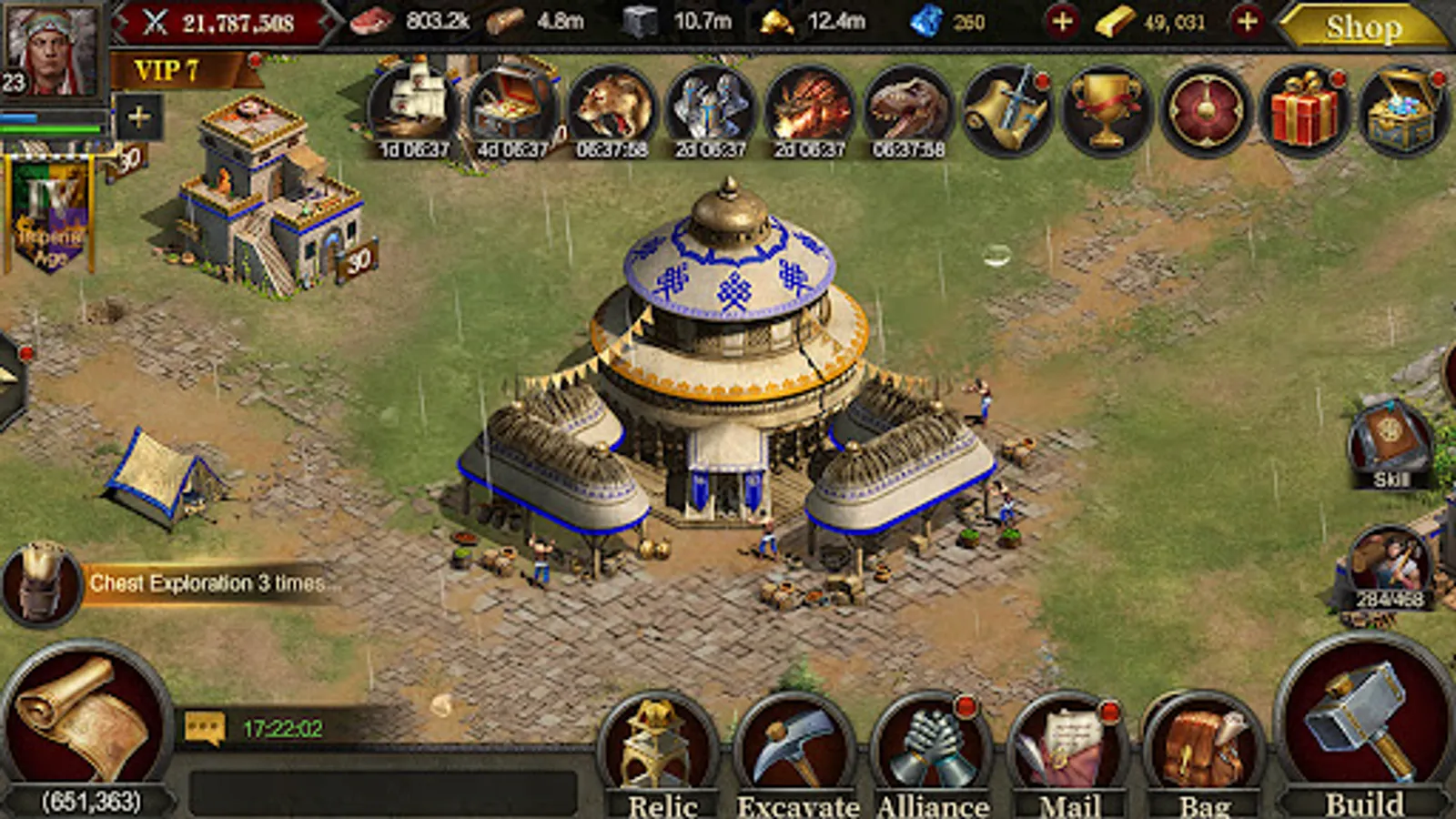Open the Relic menu
Image resolution: width=1456 pixels, height=819 pixels.
(661, 751)
